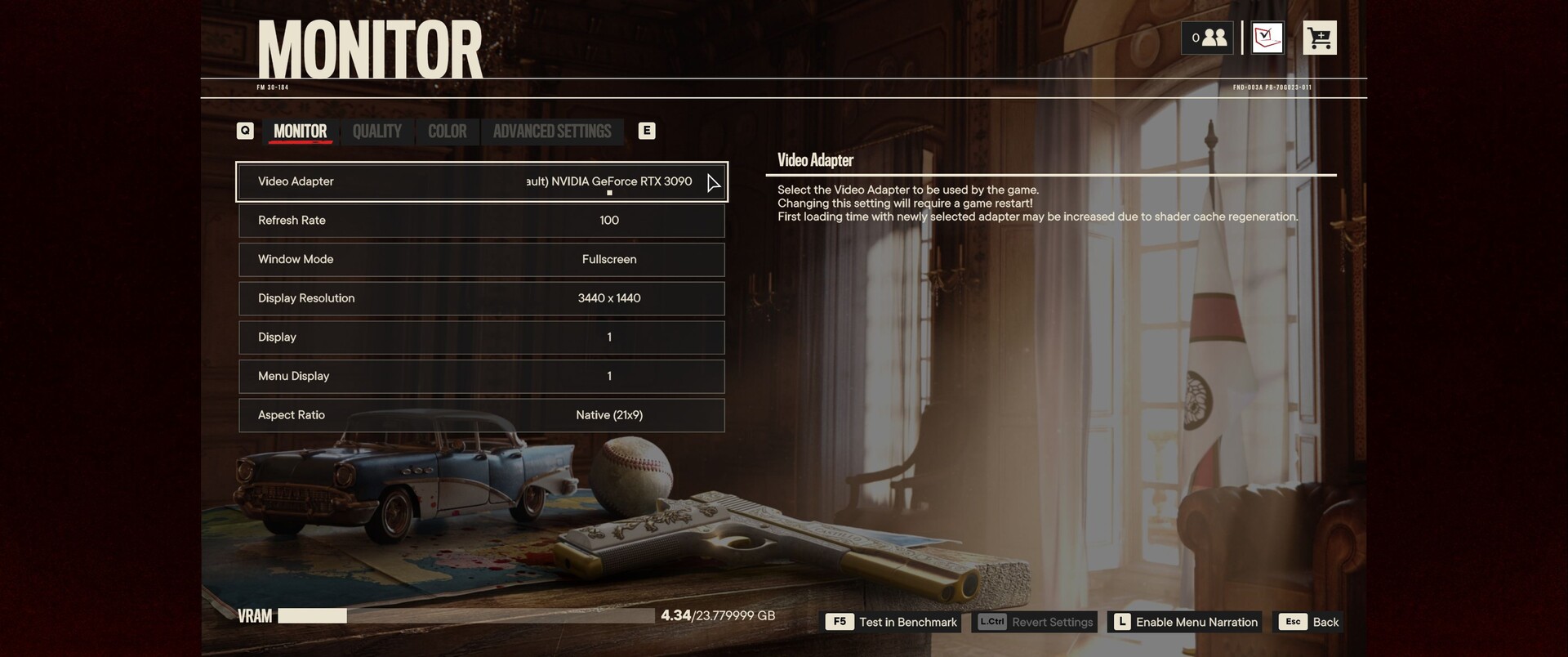1568x657 pixels.
Task: Go Back from monitor settings
Action: (x=1310, y=622)
